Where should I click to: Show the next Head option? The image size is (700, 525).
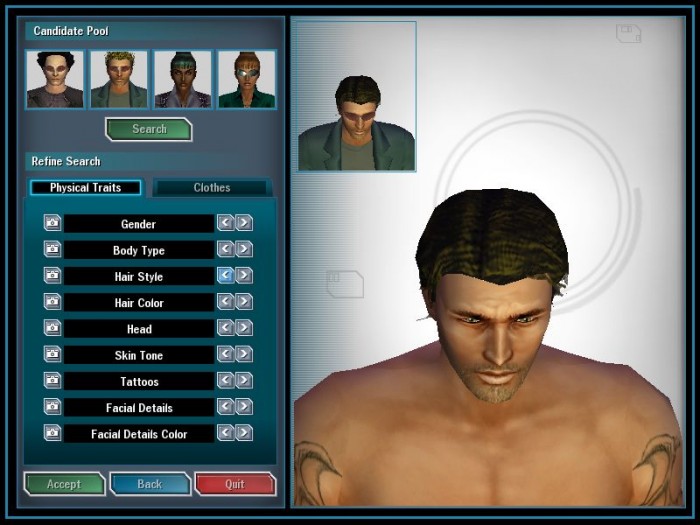(244, 328)
